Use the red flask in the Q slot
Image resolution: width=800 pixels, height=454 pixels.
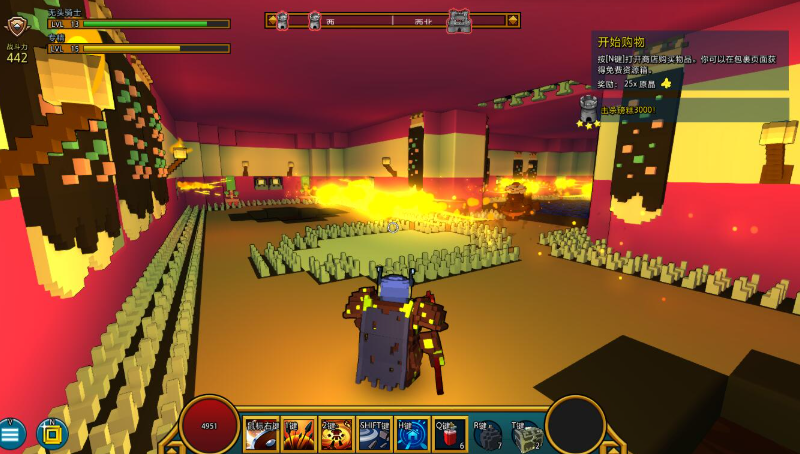(x=449, y=436)
